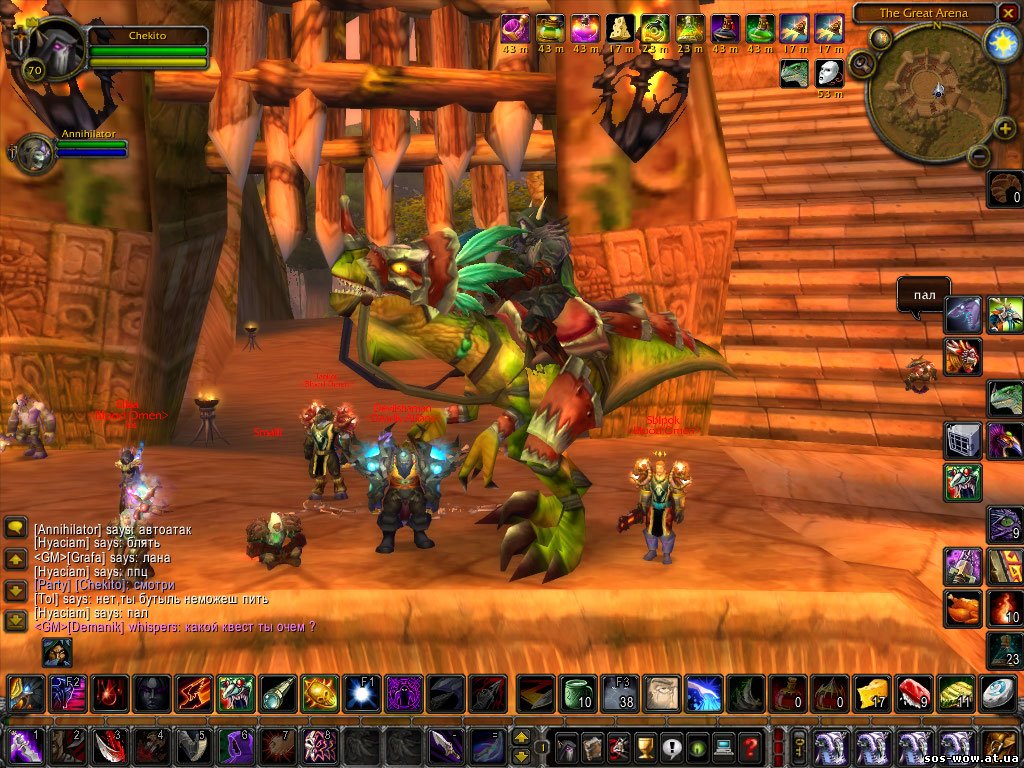Click the white mask buff icon
The height and width of the screenshot is (768, 1024).
point(829,73)
